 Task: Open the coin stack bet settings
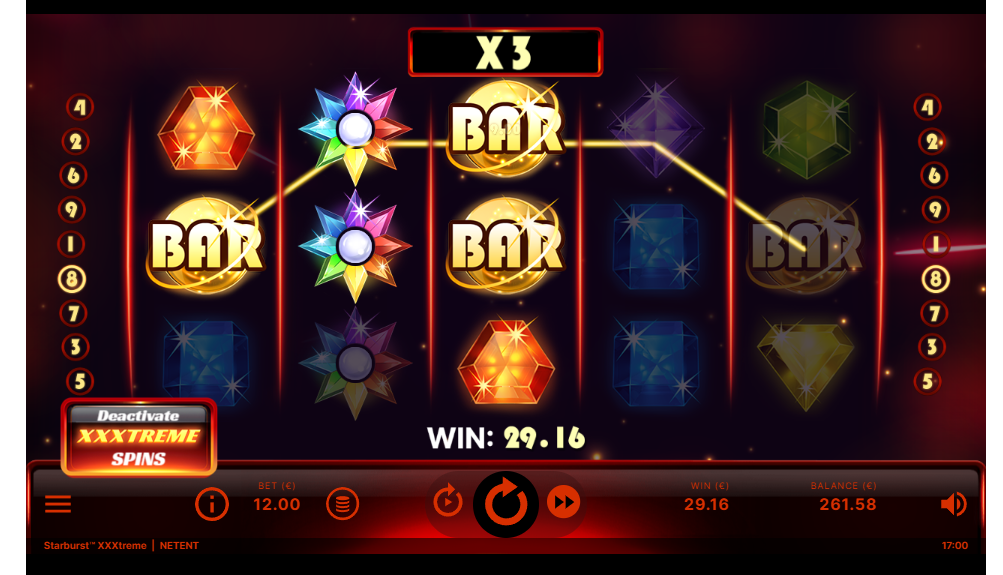click(x=342, y=504)
